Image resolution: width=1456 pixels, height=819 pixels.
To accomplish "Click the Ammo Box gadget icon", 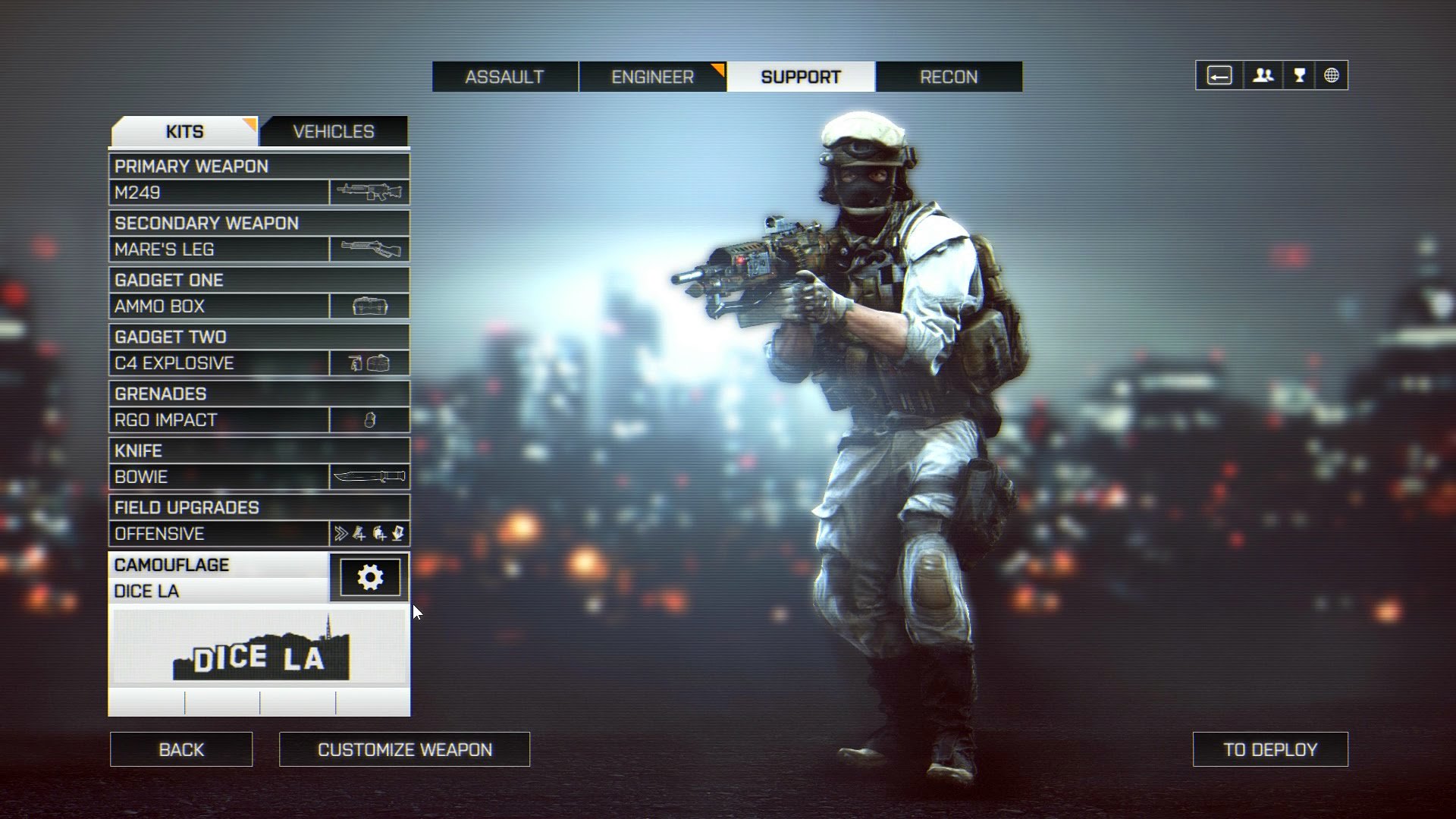I will click(x=369, y=306).
